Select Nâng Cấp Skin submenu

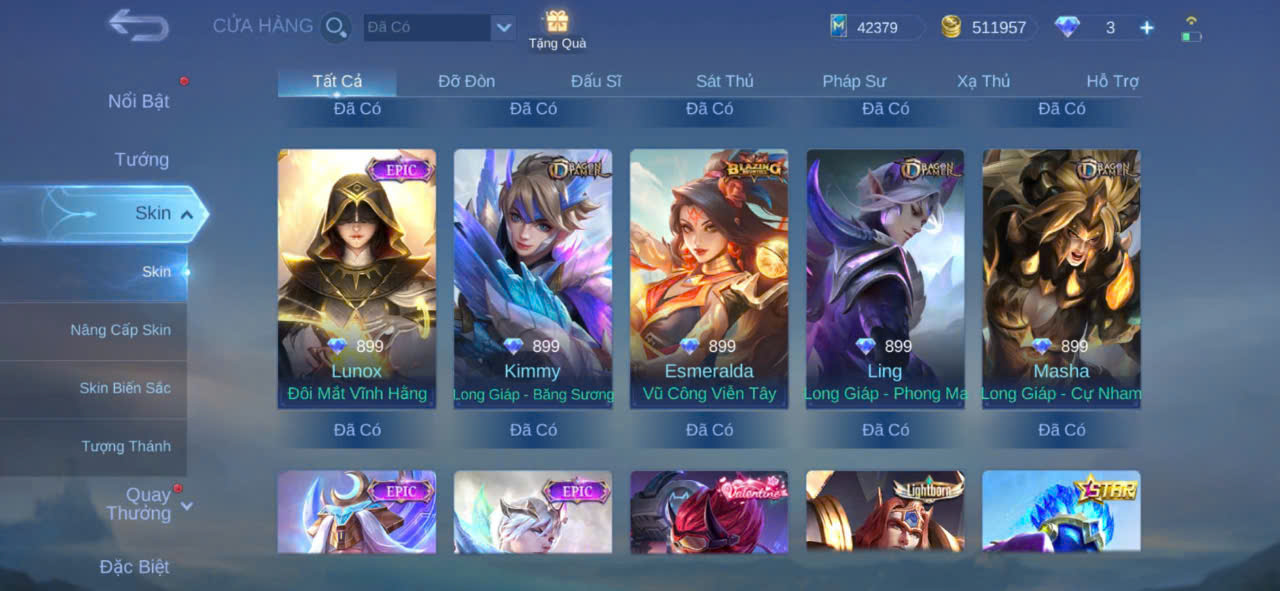coord(120,330)
